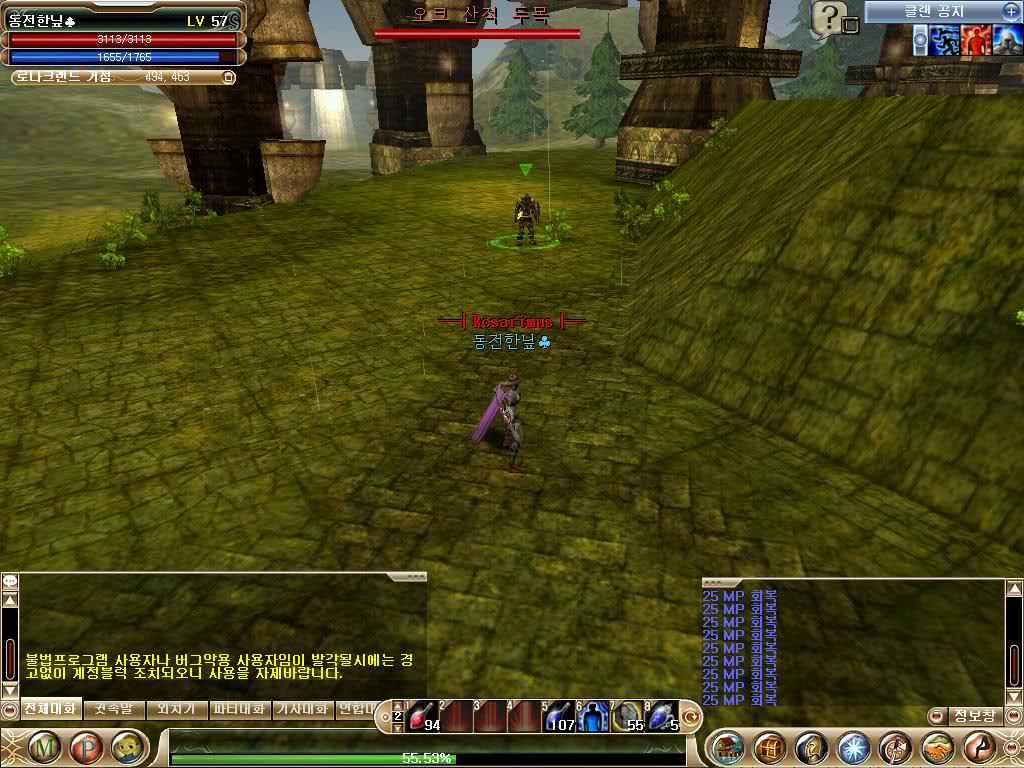Use the blue mana potion with count 107
1024x768 pixels.
[559, 716]
